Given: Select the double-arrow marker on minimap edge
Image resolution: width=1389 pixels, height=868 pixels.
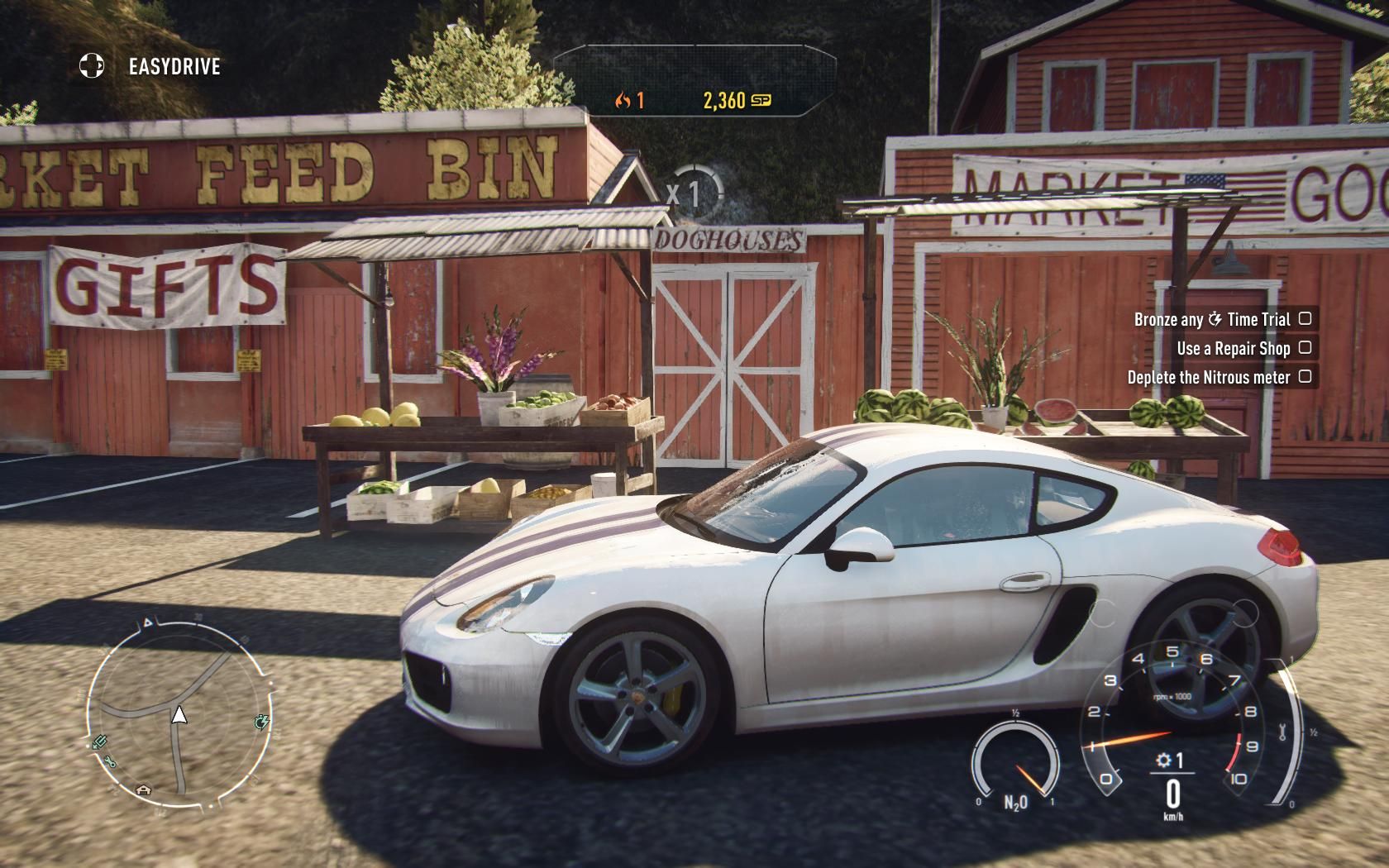Looking at the screenshot, I should [x=98, y=742].
